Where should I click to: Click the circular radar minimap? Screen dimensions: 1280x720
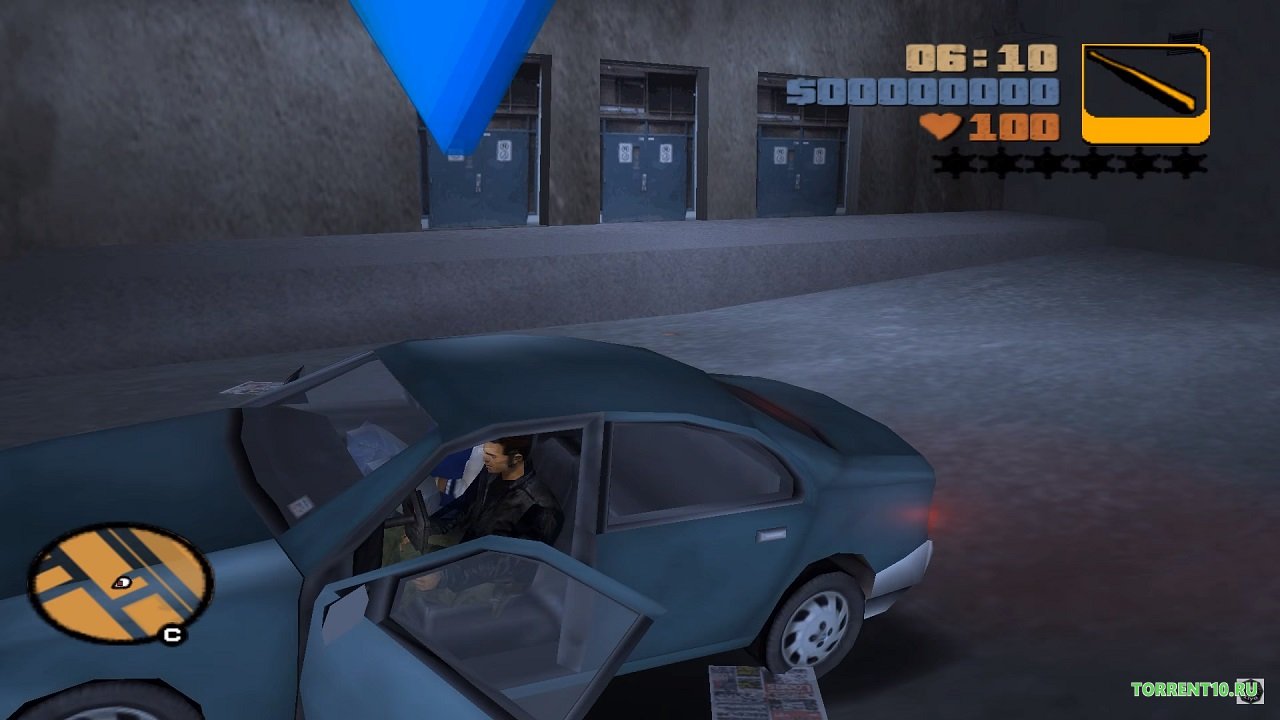point(119,583)
